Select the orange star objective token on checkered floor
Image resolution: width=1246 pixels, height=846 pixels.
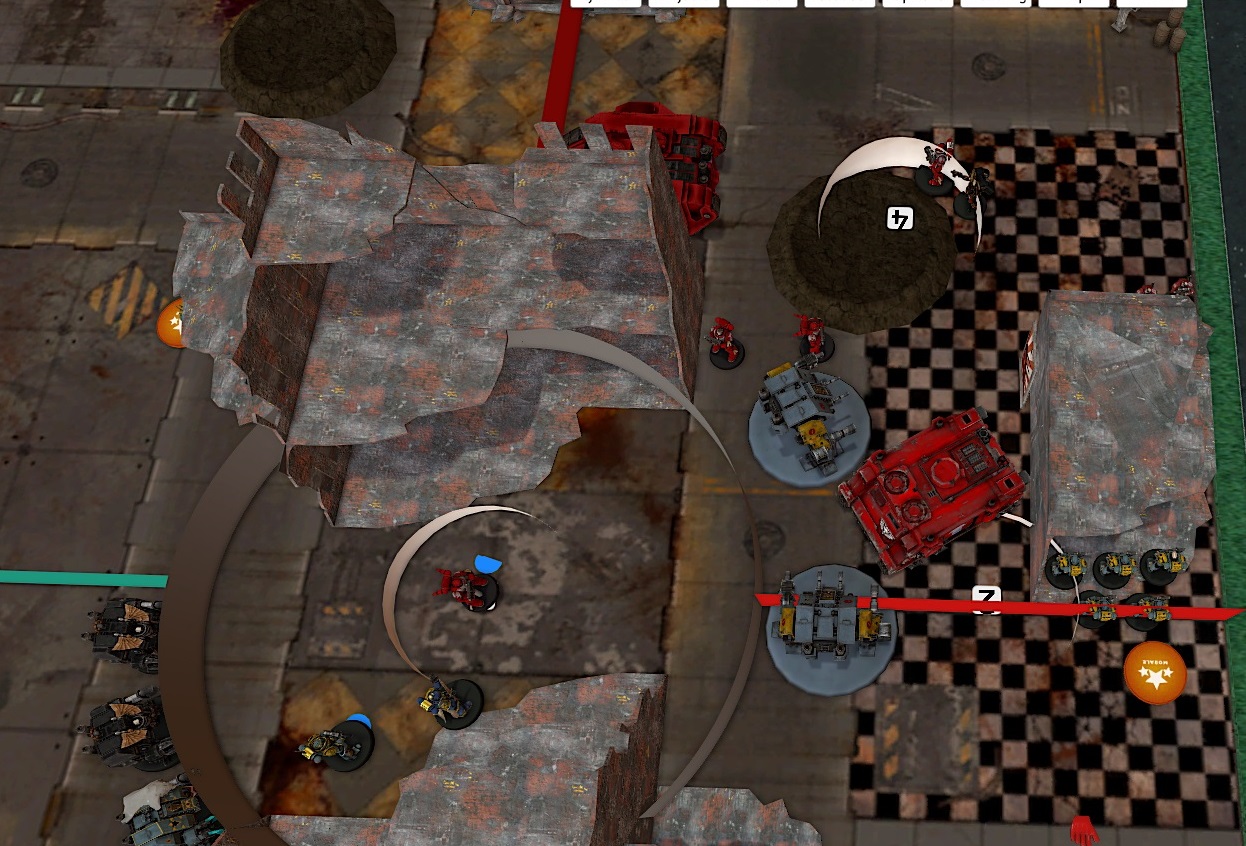pyautogui.click(x=1154, y=673)
